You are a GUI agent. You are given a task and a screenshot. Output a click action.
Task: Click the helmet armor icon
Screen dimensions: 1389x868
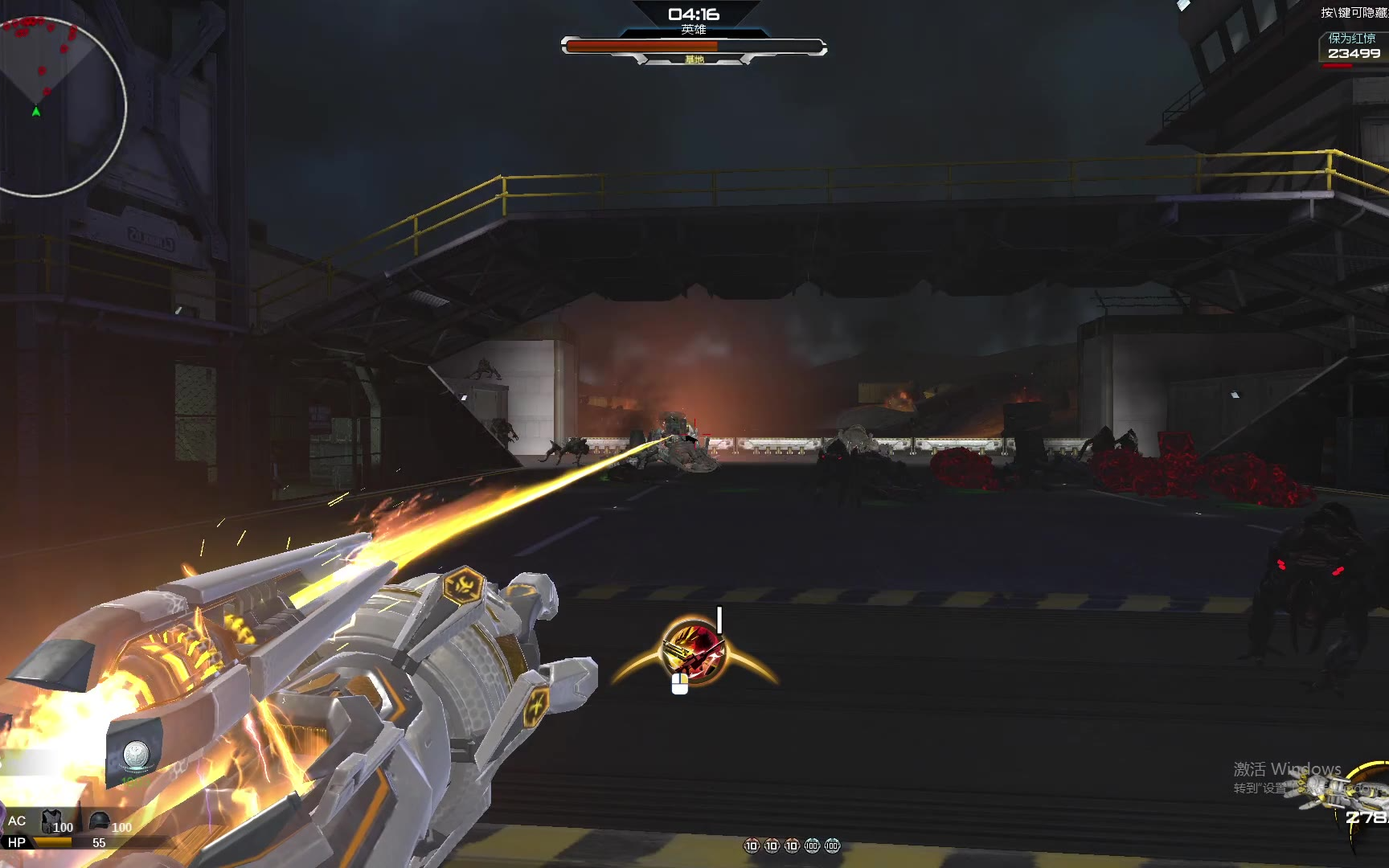pos(99,821)
